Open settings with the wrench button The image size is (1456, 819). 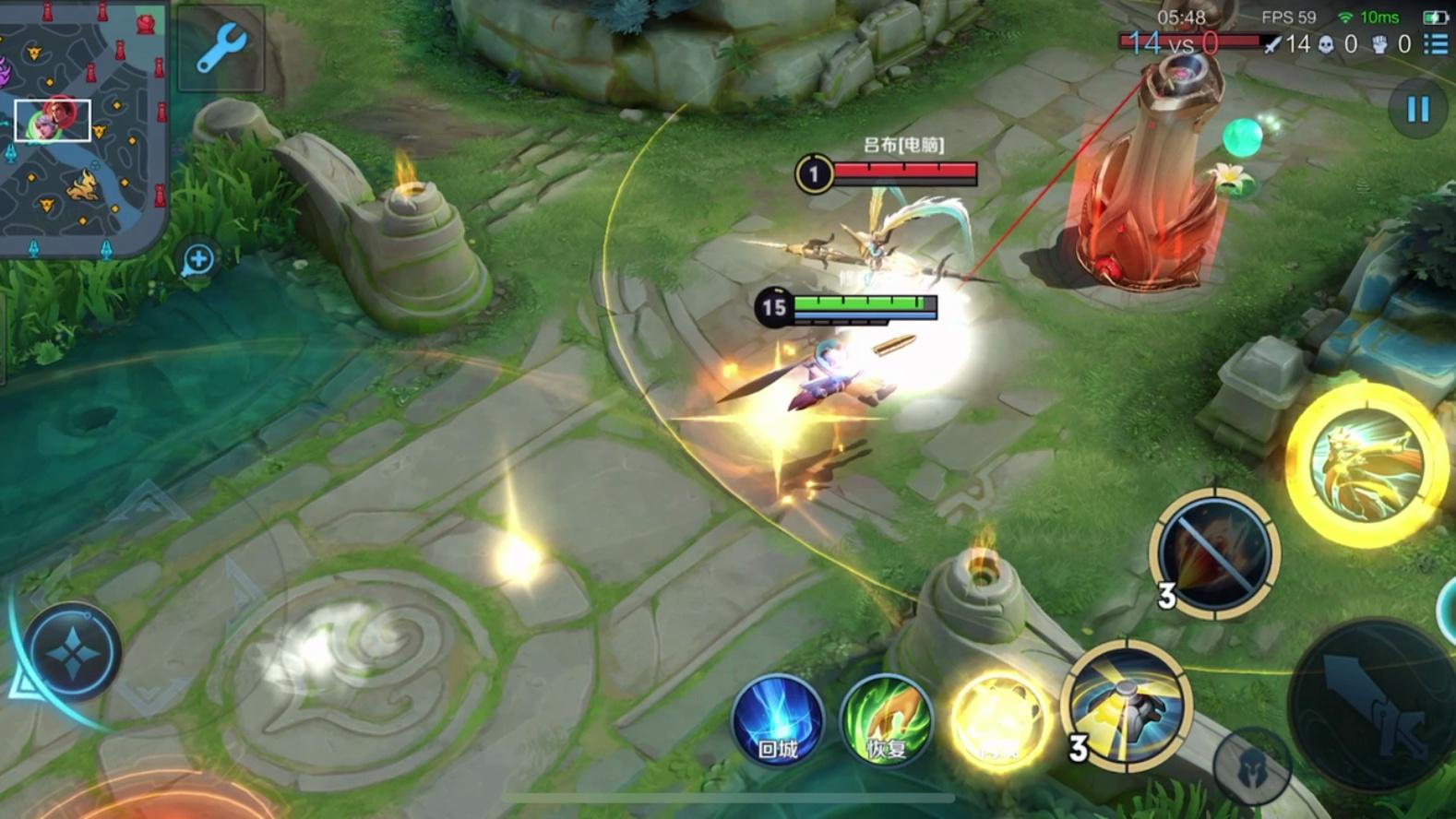pos(221,49)
